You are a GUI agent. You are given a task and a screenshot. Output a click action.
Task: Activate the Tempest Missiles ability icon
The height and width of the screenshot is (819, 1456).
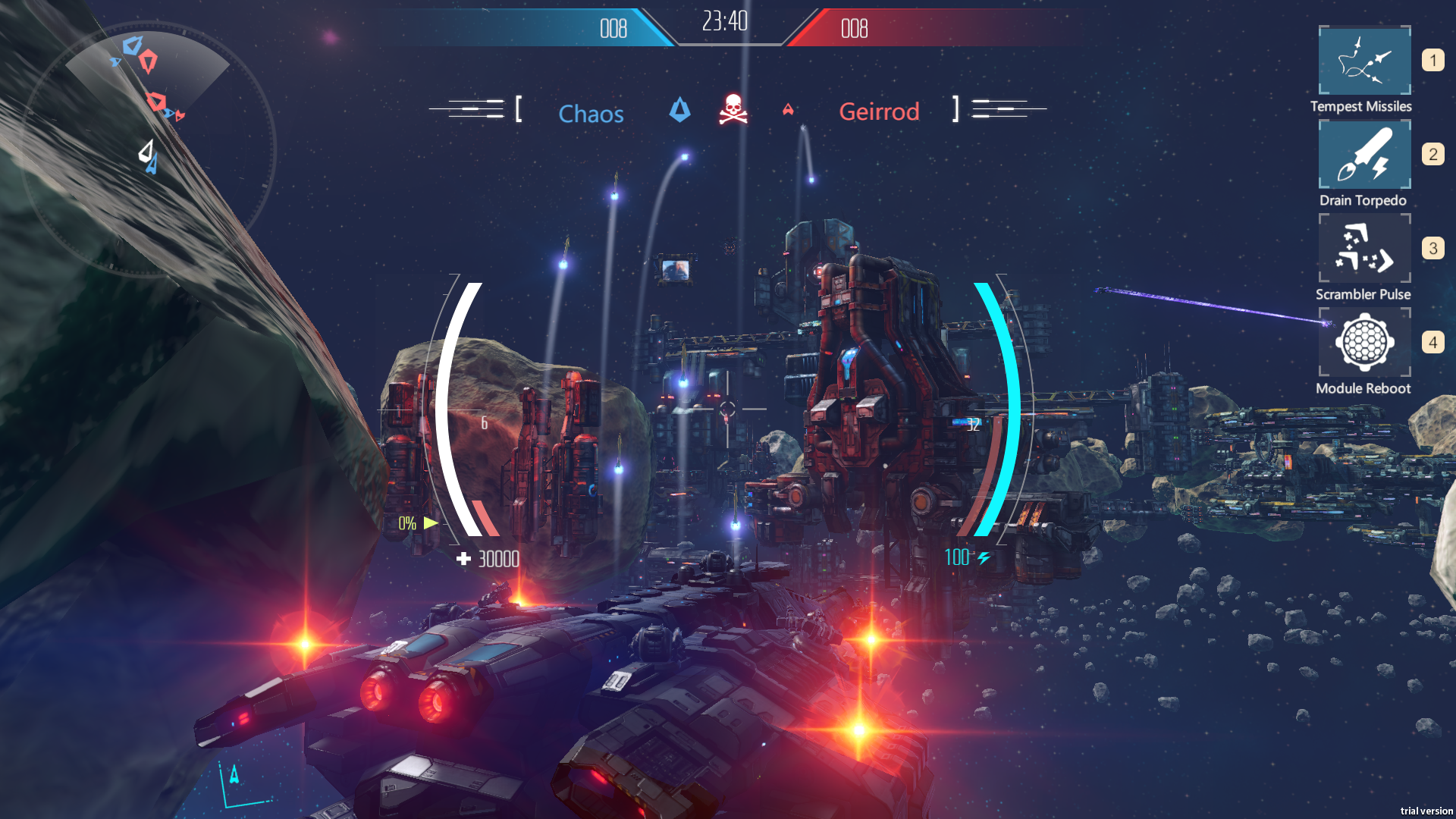1363,61
